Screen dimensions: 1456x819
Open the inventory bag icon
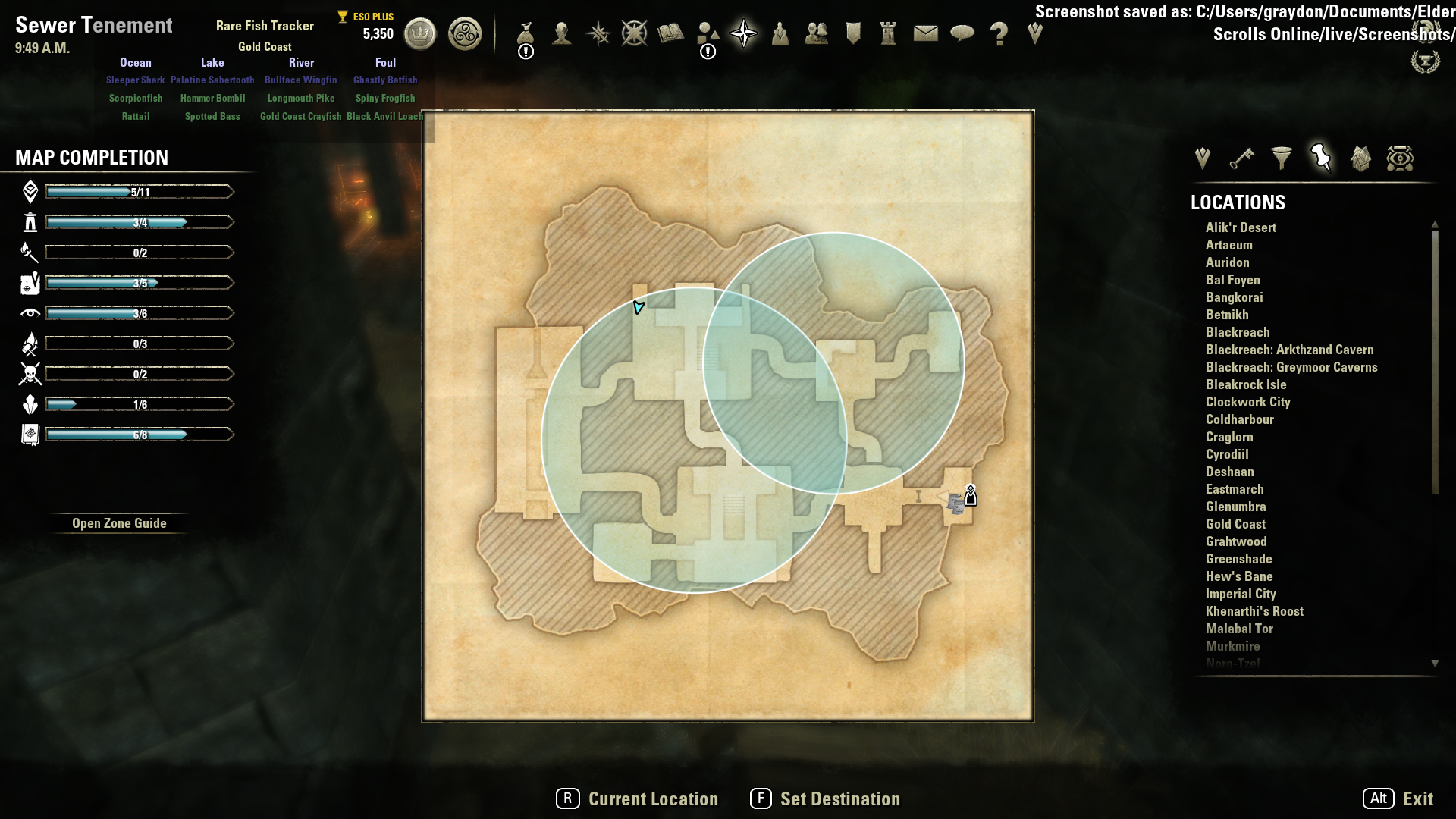[x=526, y=33]
